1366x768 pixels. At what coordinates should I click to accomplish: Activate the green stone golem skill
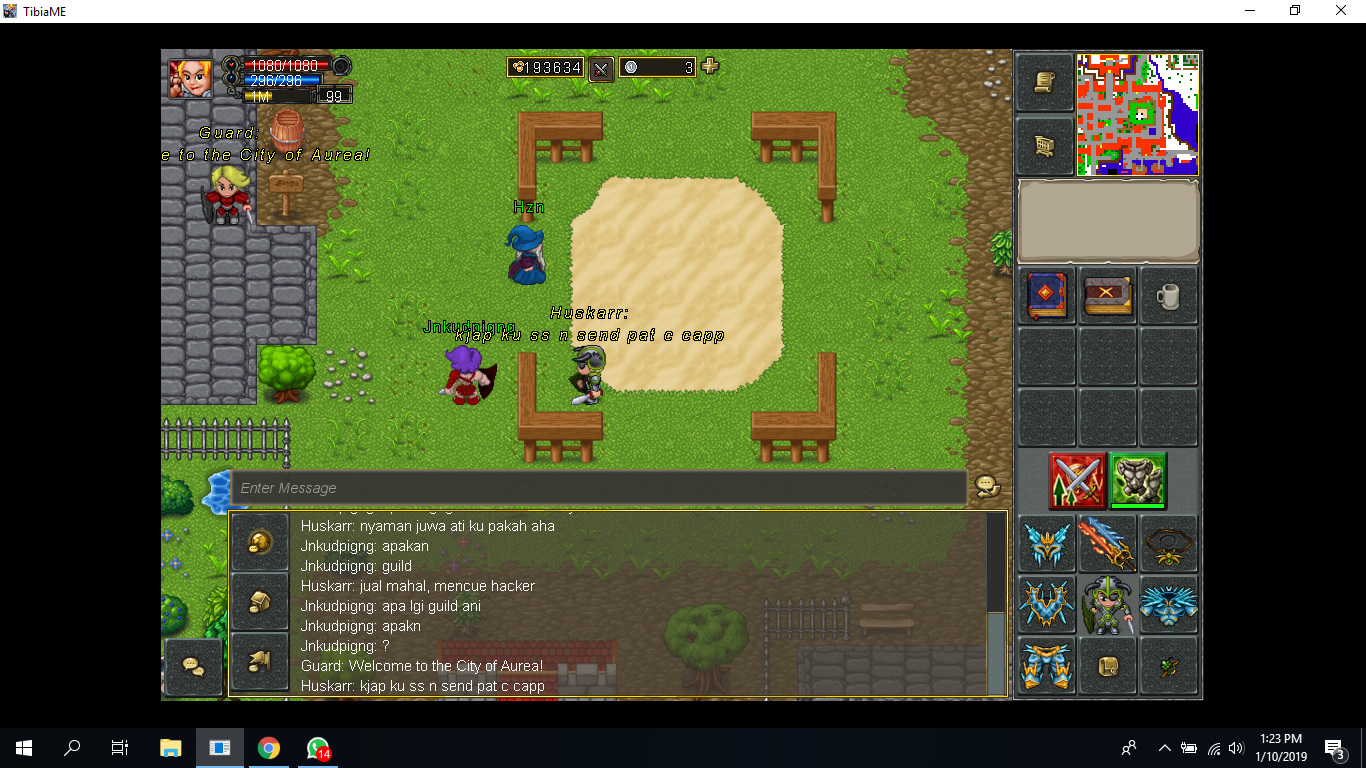point(1138,480)
